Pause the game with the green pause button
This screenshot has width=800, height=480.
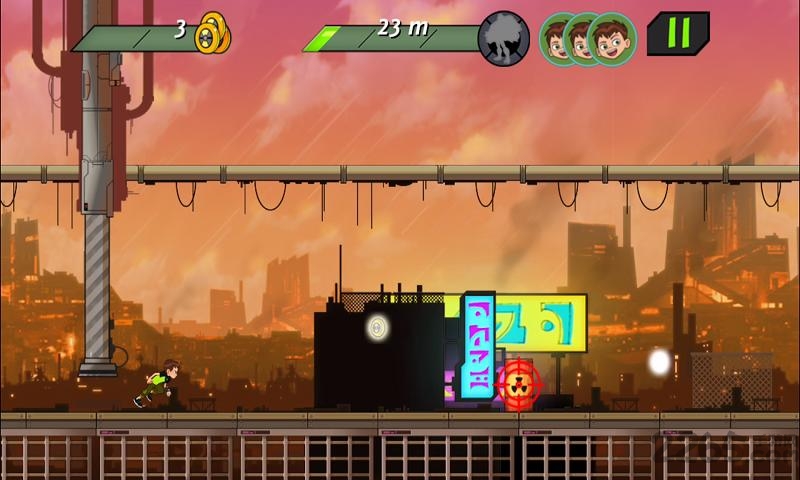coord(678,34)
